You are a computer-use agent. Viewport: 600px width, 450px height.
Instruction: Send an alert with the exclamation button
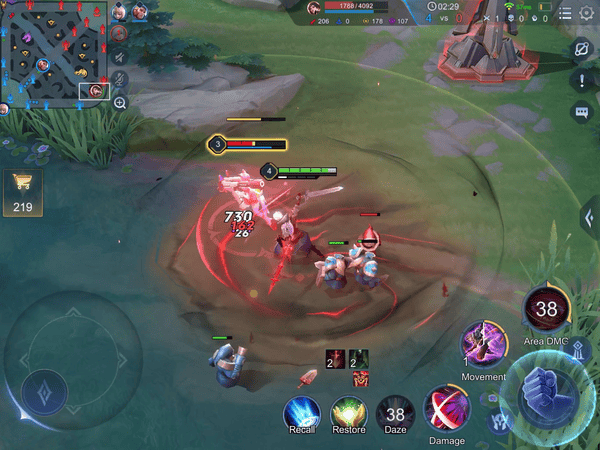tap(581, 81)
